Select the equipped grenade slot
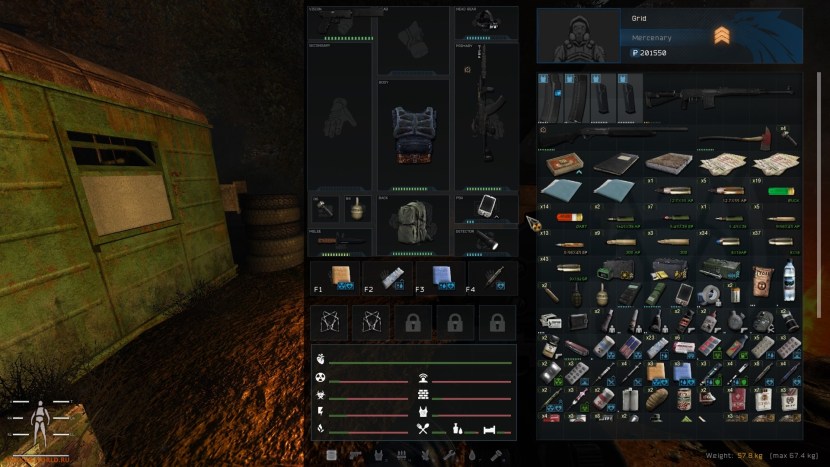830x467 pixels. 354,207
